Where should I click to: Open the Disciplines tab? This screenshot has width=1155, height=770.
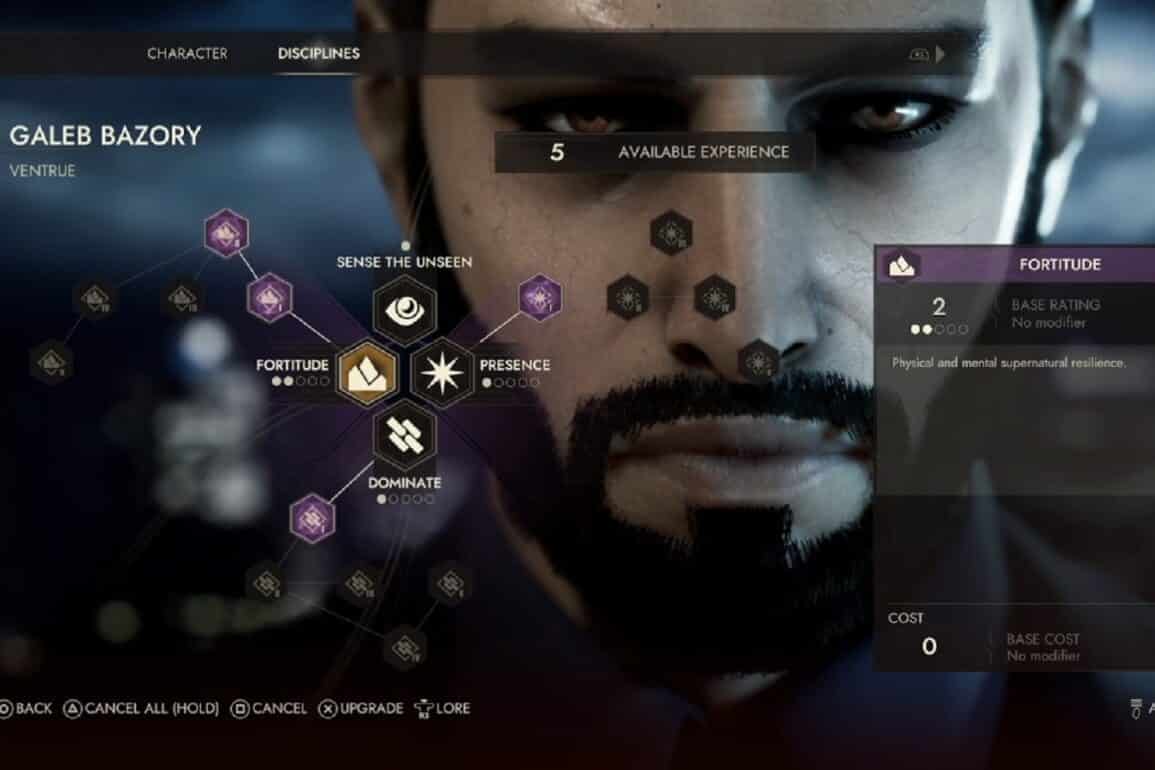click(x=318, y=53)
